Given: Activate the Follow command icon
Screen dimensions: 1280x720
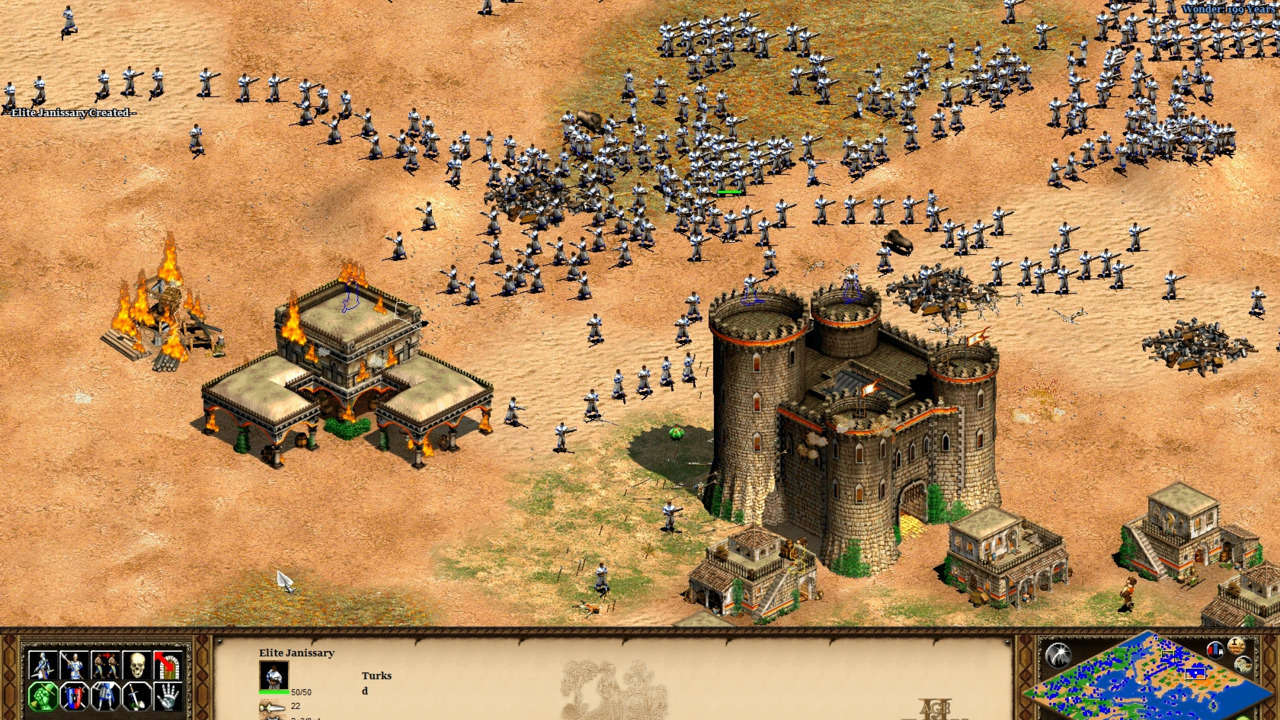Looking at the screenshot, I should pyautogui.click(x=106, y=665).
